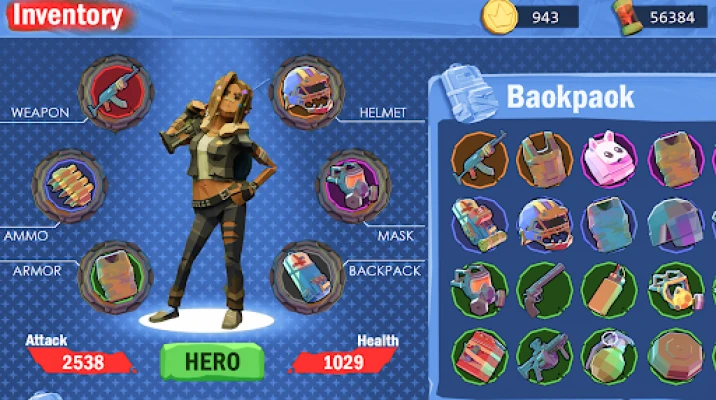The height and width of the screenshot is (400, 716).
Task: Choose the equipped gas mask slot
Action: click(x=352, y=186)
